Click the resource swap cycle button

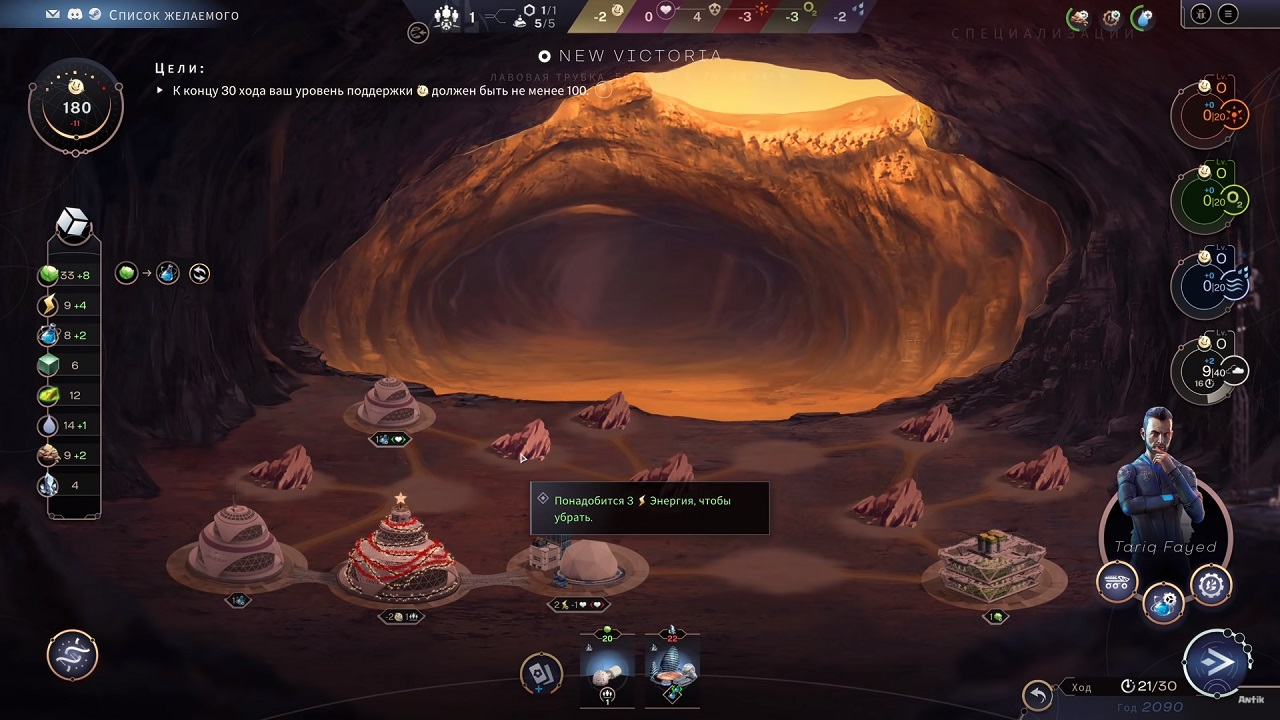click(199, 273)
